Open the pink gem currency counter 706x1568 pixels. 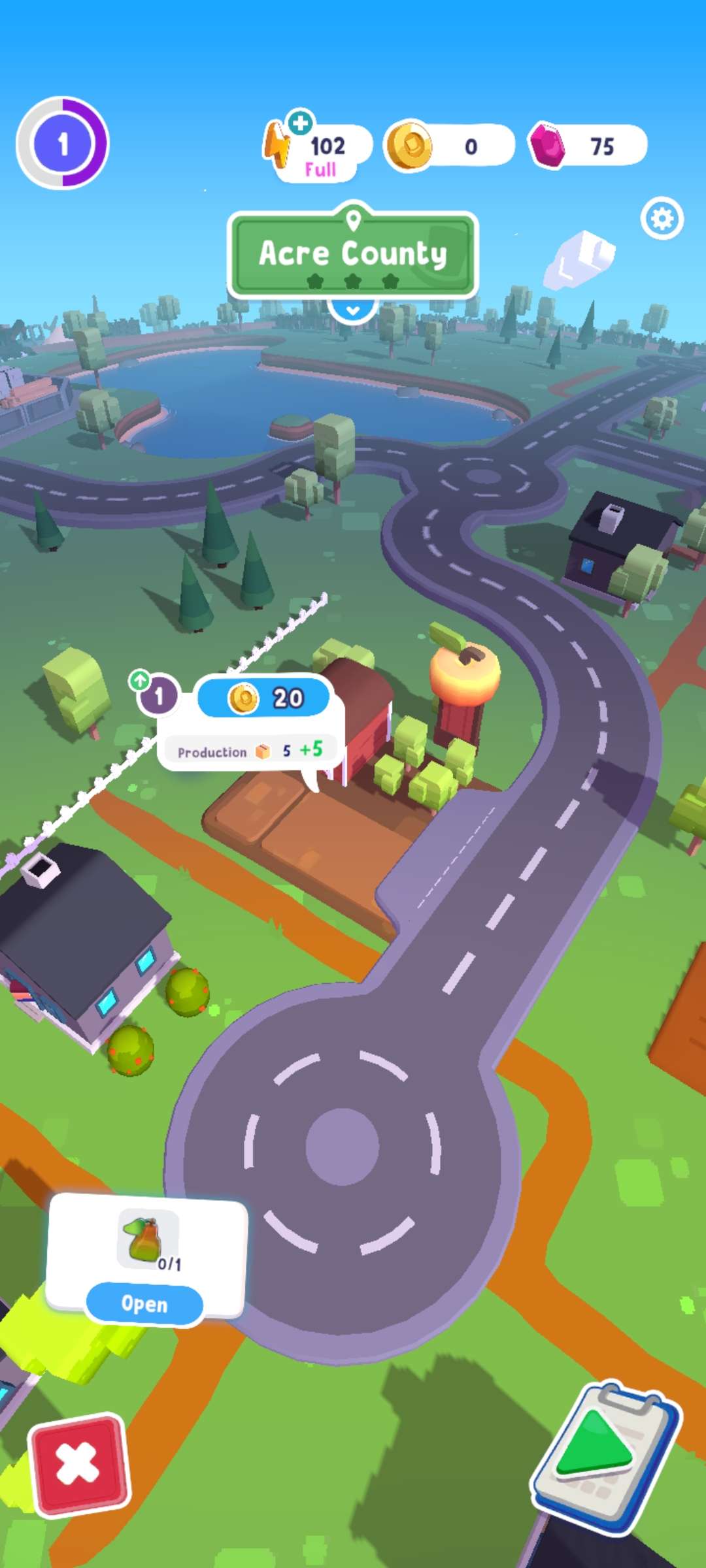pyautogui.click(x=587, y=146)
